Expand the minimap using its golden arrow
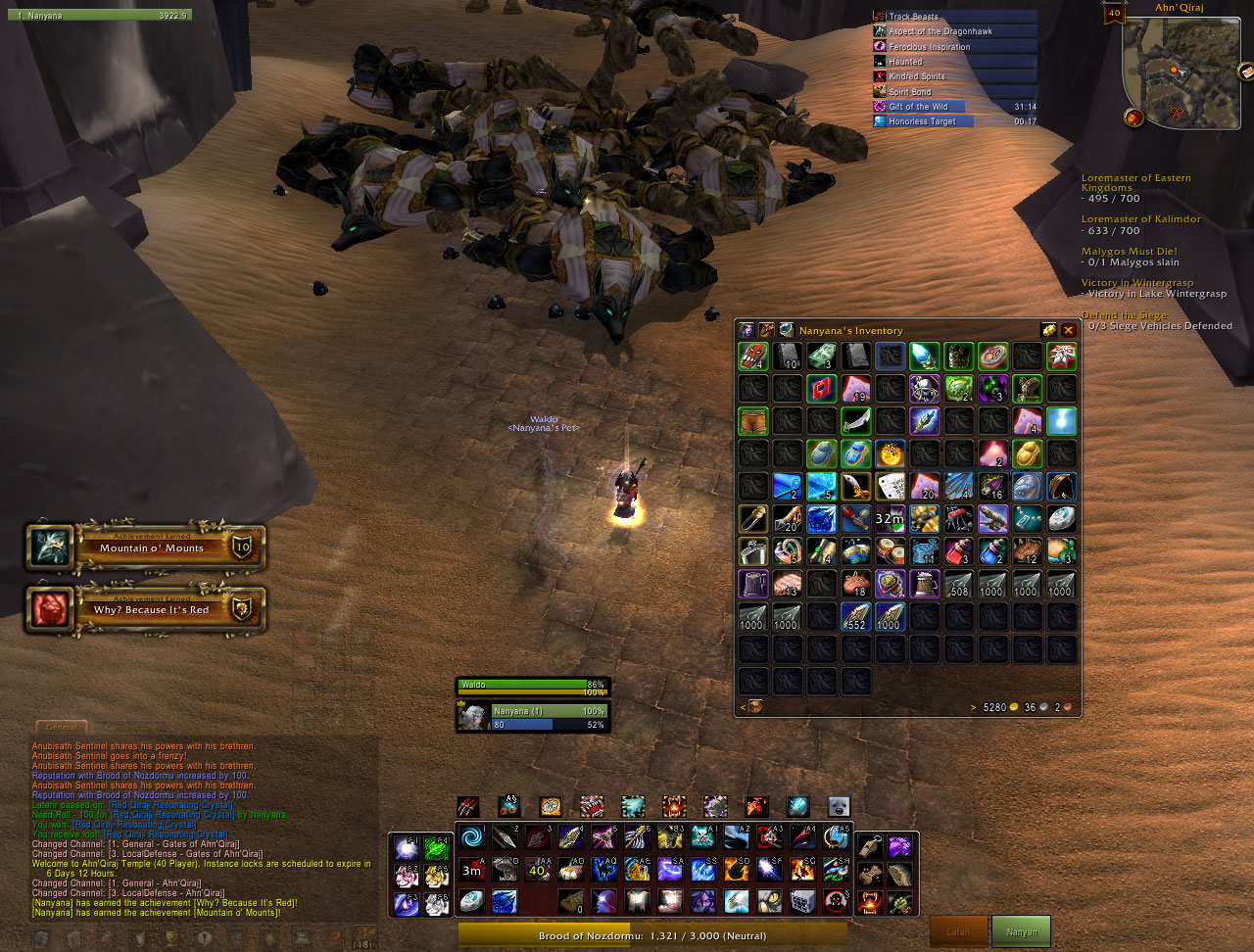Screen dimensions: 1254x952 tap(1245, 71)
